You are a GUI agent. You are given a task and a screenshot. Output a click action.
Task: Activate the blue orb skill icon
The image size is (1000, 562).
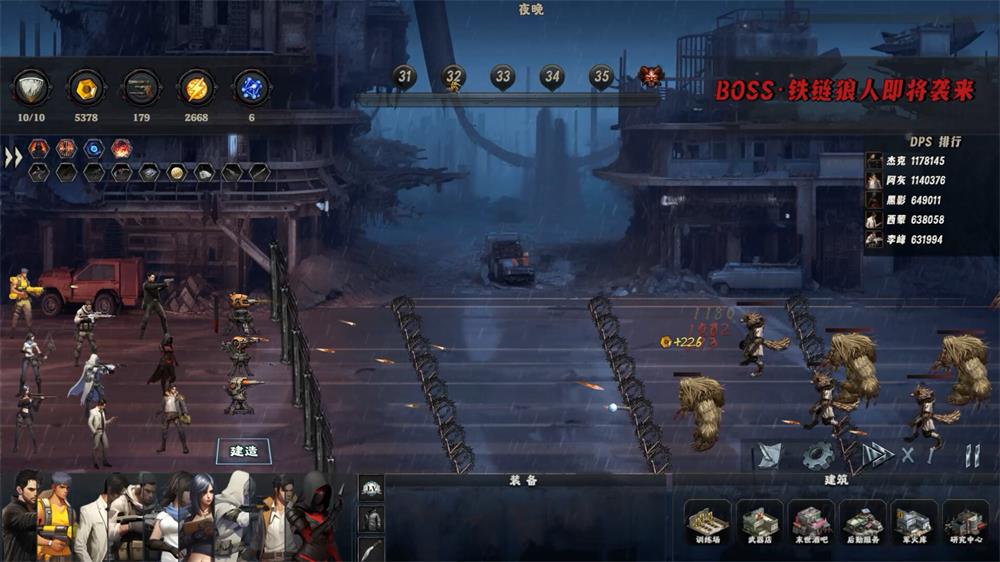(x=93, y=149)
